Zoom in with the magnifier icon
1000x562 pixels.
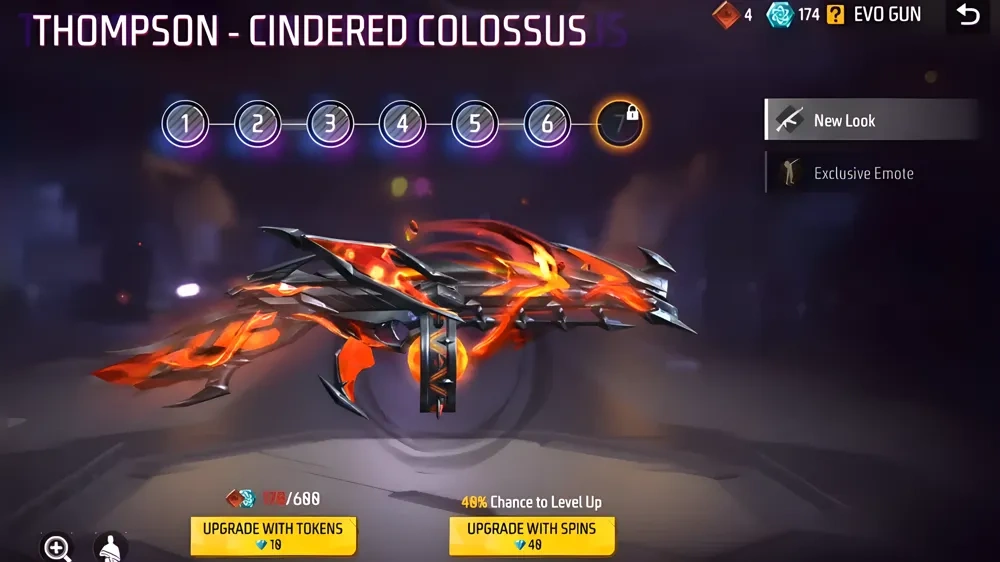57,547
